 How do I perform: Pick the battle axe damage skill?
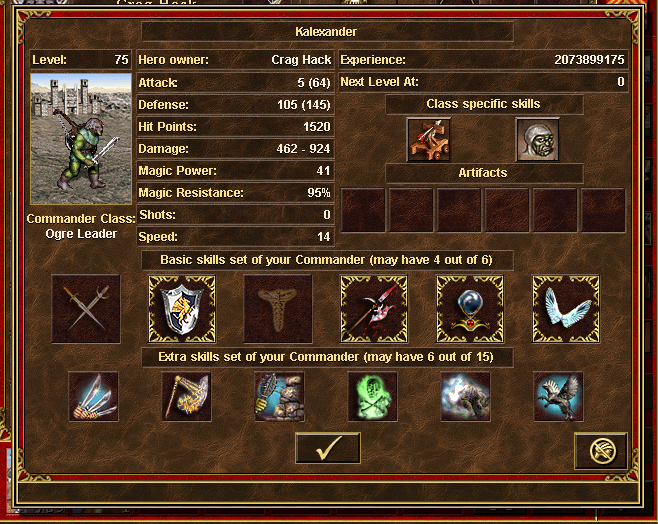click(x=374, y=309)
